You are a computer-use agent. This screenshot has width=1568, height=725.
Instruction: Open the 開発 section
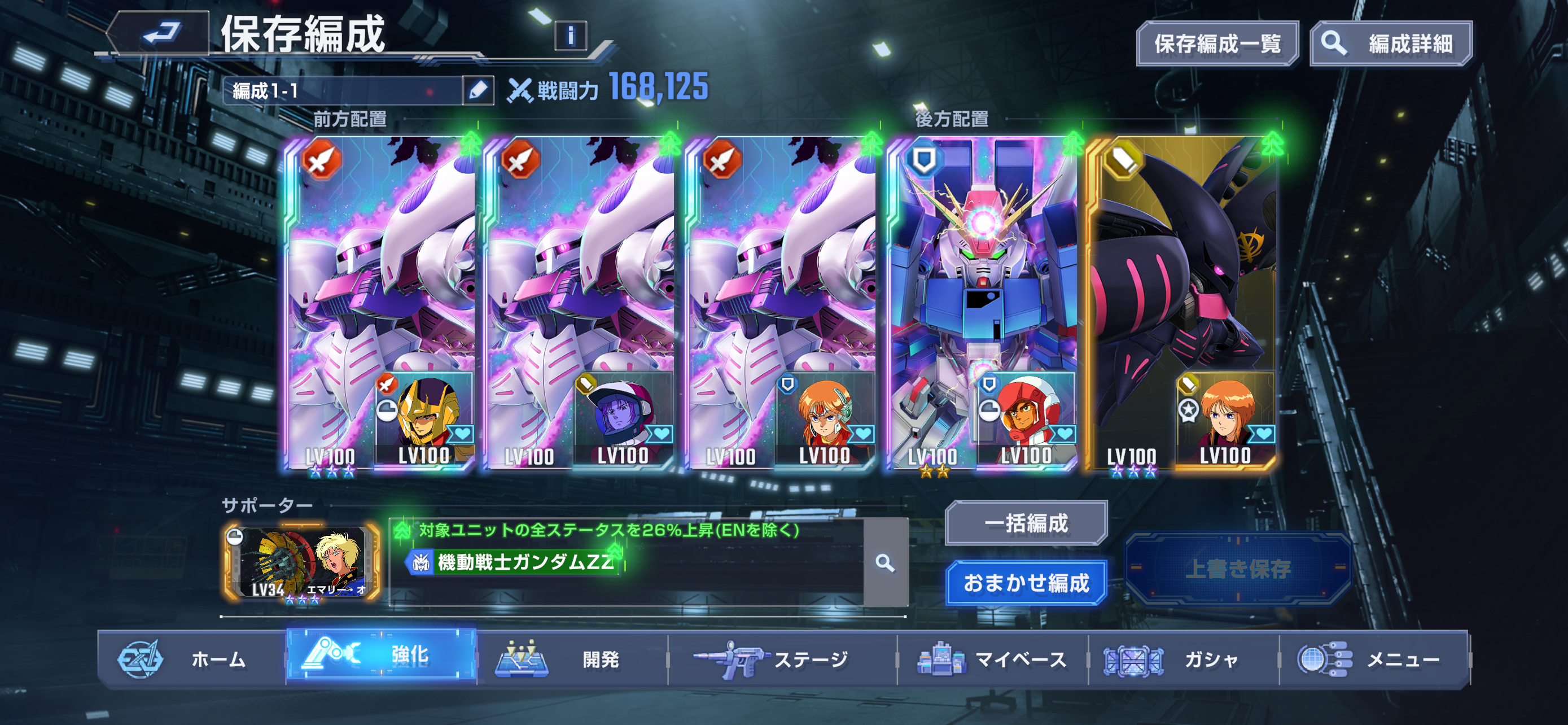tap(572, 660)
